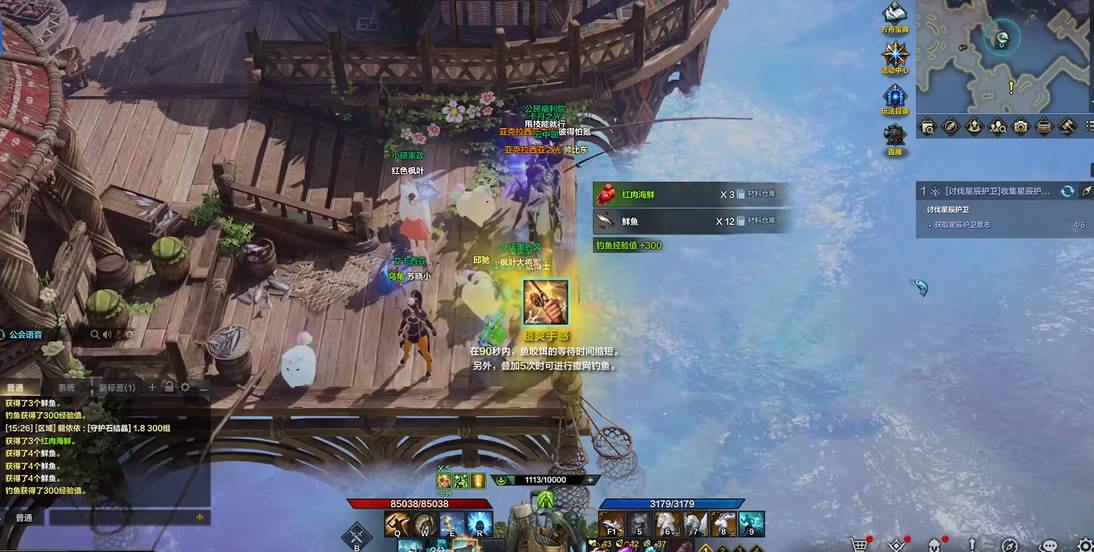Open the shop cart icon in bottom menu
Screen dimensions: 1094x552
point(857,545)
